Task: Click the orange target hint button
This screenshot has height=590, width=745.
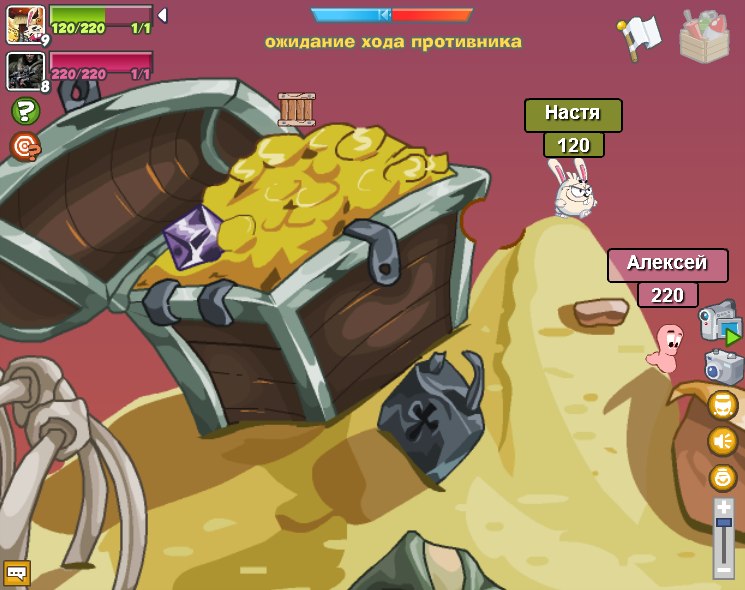Action: click(x=25, y=146)
